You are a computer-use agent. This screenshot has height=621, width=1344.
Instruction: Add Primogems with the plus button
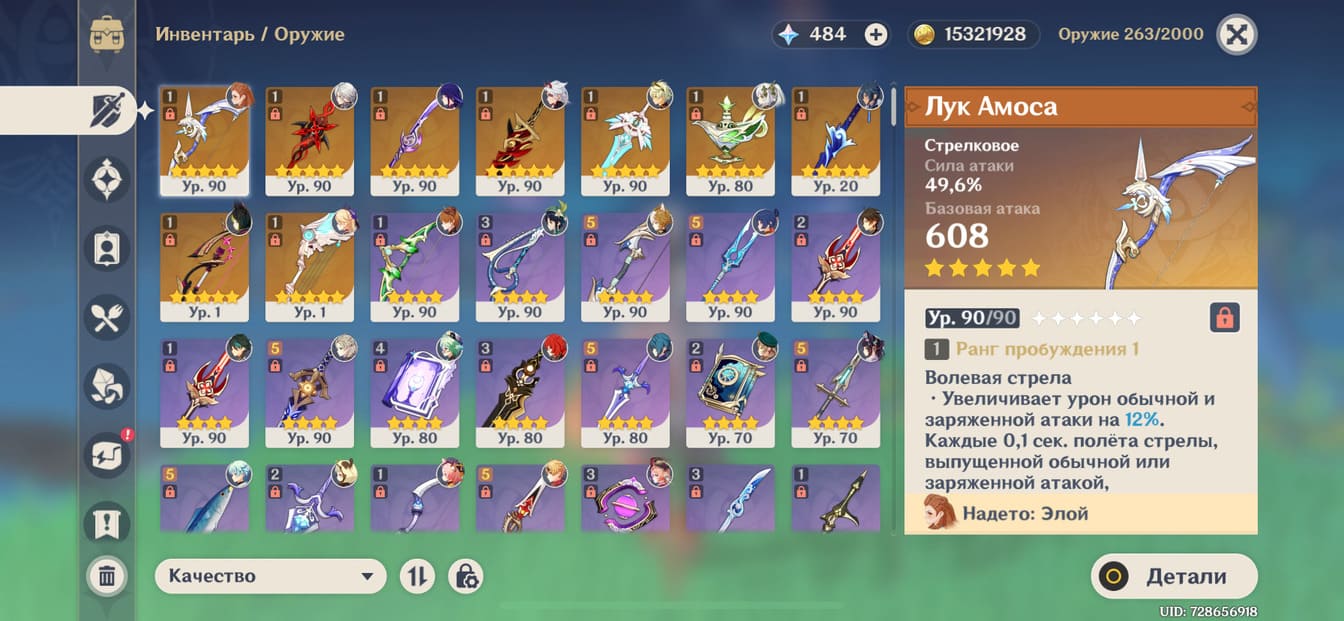876,35
